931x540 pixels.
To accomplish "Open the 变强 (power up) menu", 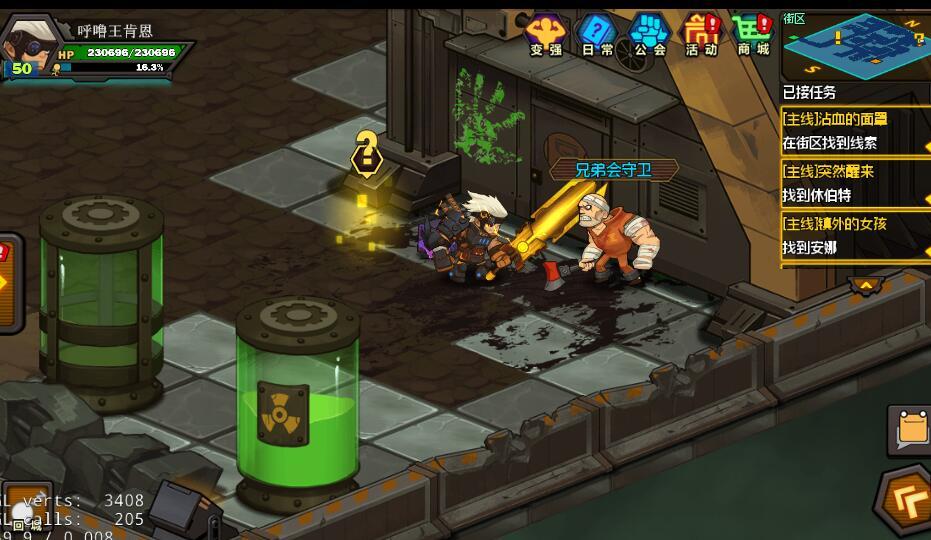I will point(546,34).
